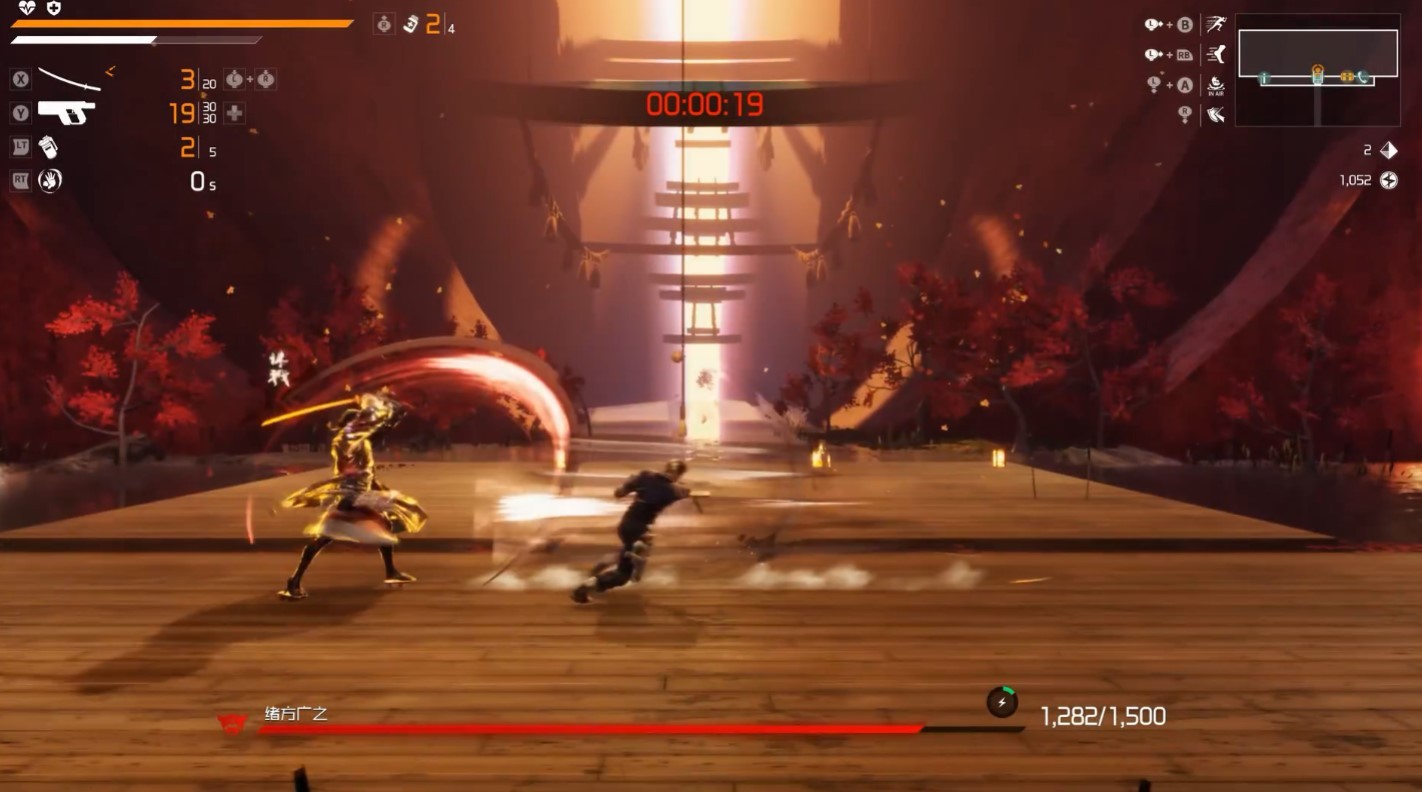Click the kicking boot move icon
Viewport: 1422px width, 792px height.
pyautogui.click(x=1216, y=54)
